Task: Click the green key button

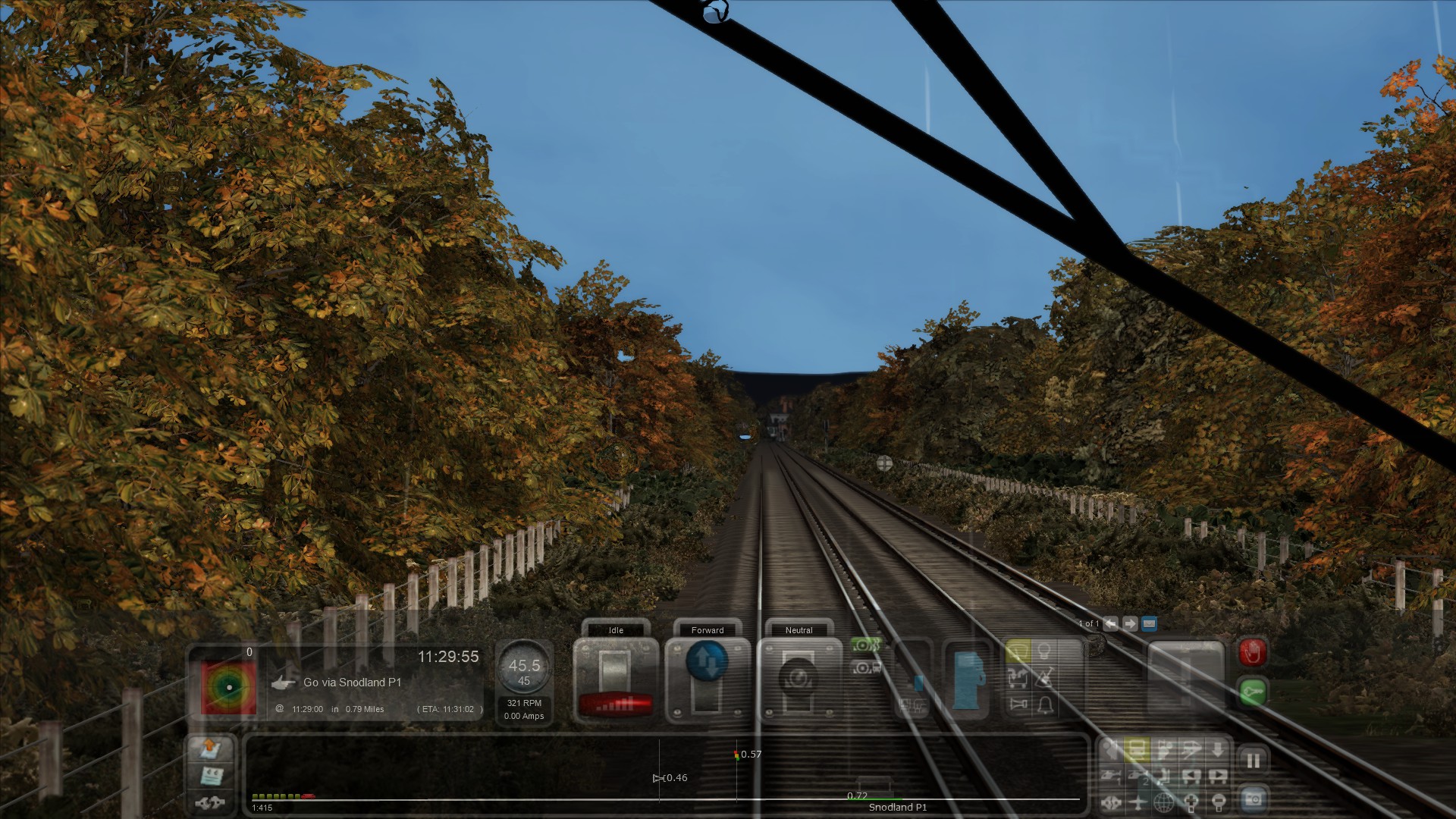Action: (x=1252, y=692)
